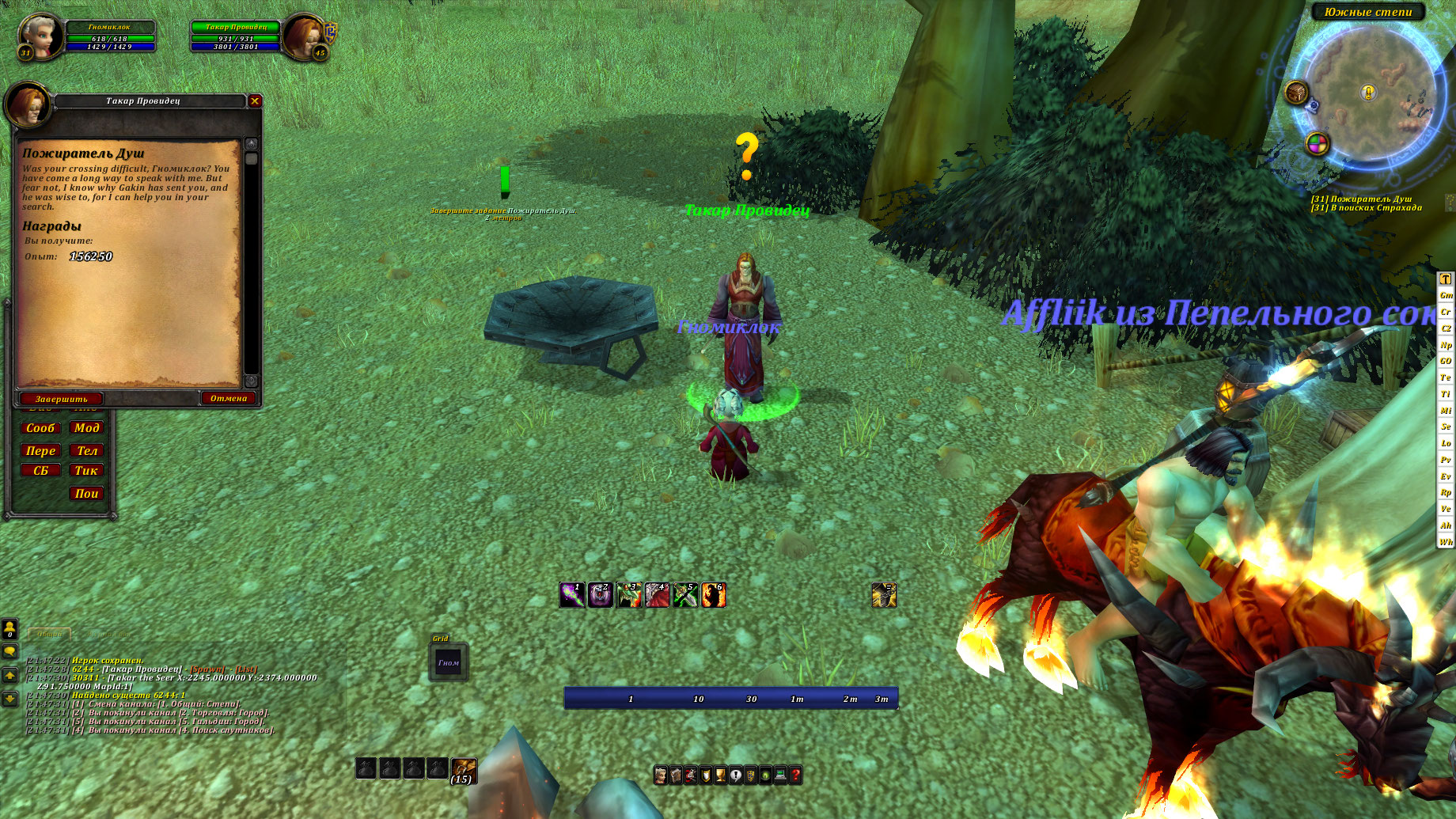The width and height of the screenshot is (1456, 819).
Task: Click the Gm button on the right sidebar
Action: click(1446, 295)
